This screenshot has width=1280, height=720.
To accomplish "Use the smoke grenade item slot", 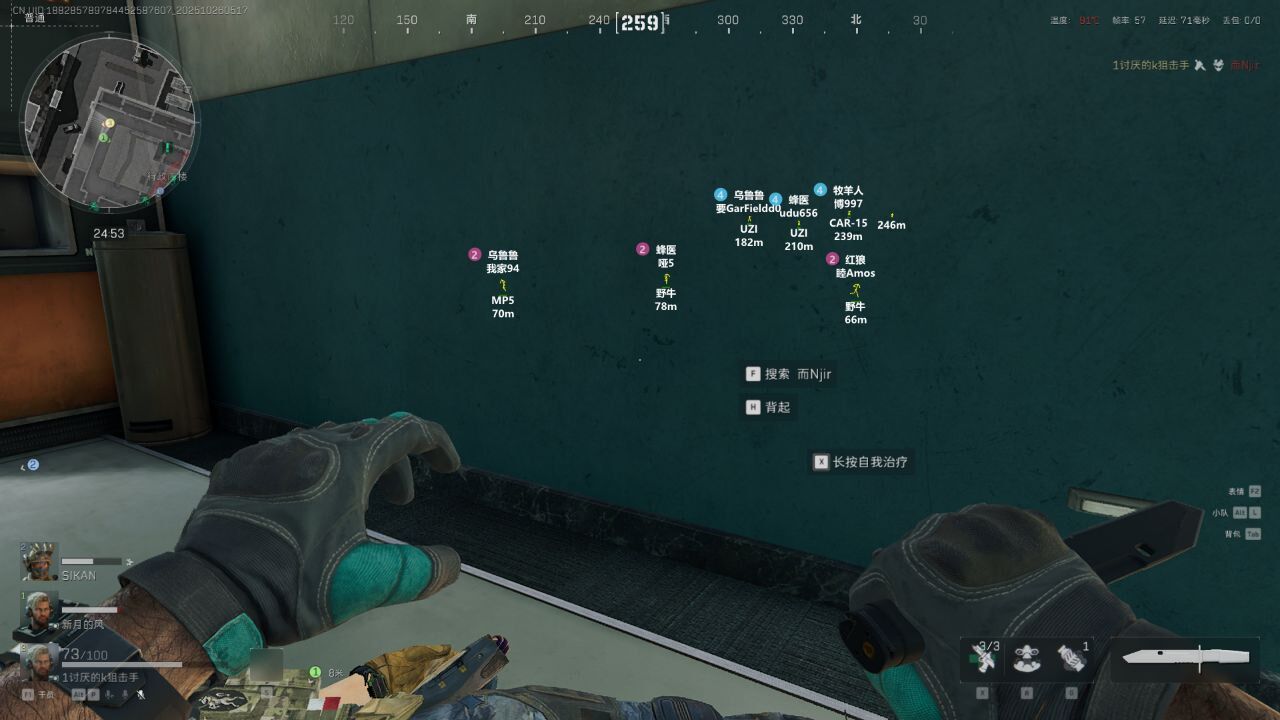I will (x=1071, y=657).
